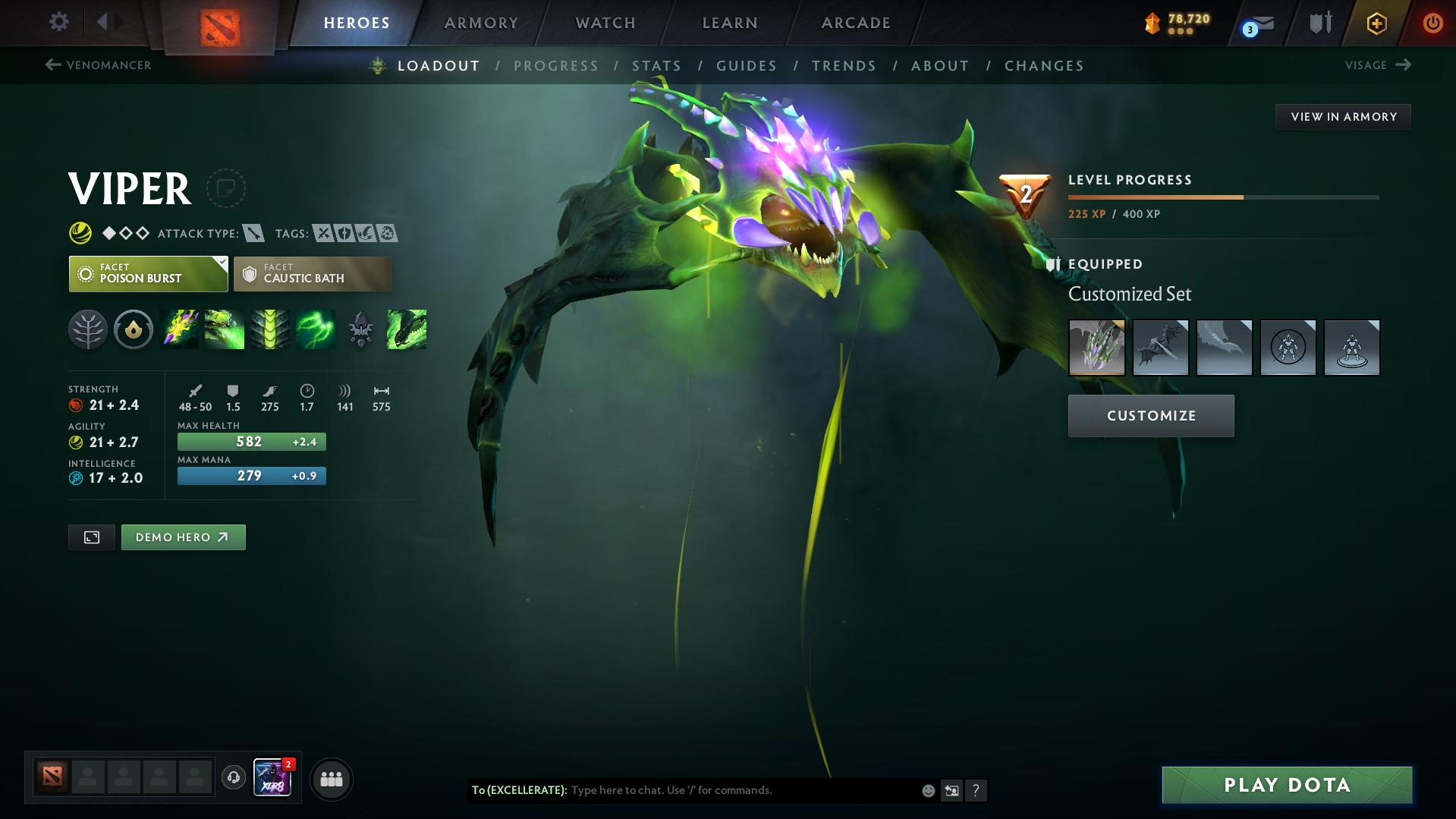Open the Dota Plus hexagon icon

(x=1376, y=23)
